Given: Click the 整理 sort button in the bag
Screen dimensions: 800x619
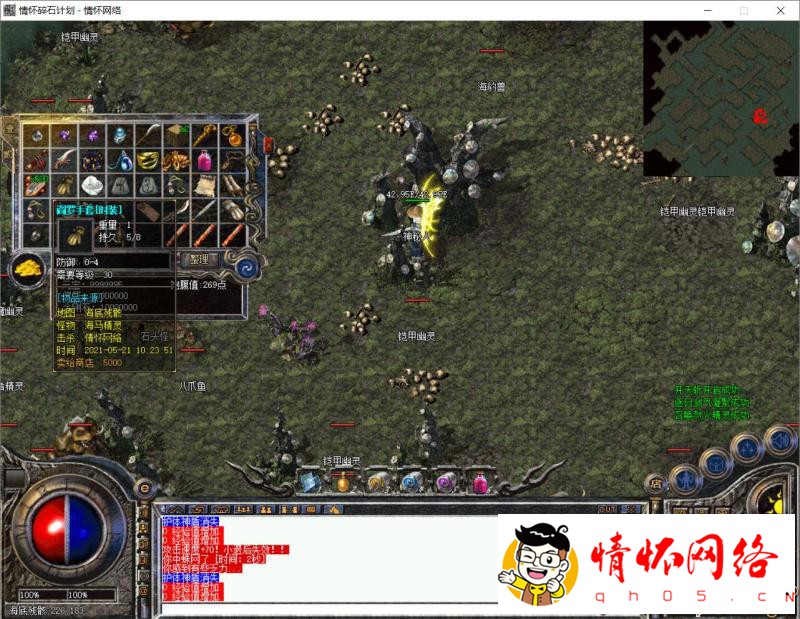Looking at the screenshot, I should click(x=199, y=259).
